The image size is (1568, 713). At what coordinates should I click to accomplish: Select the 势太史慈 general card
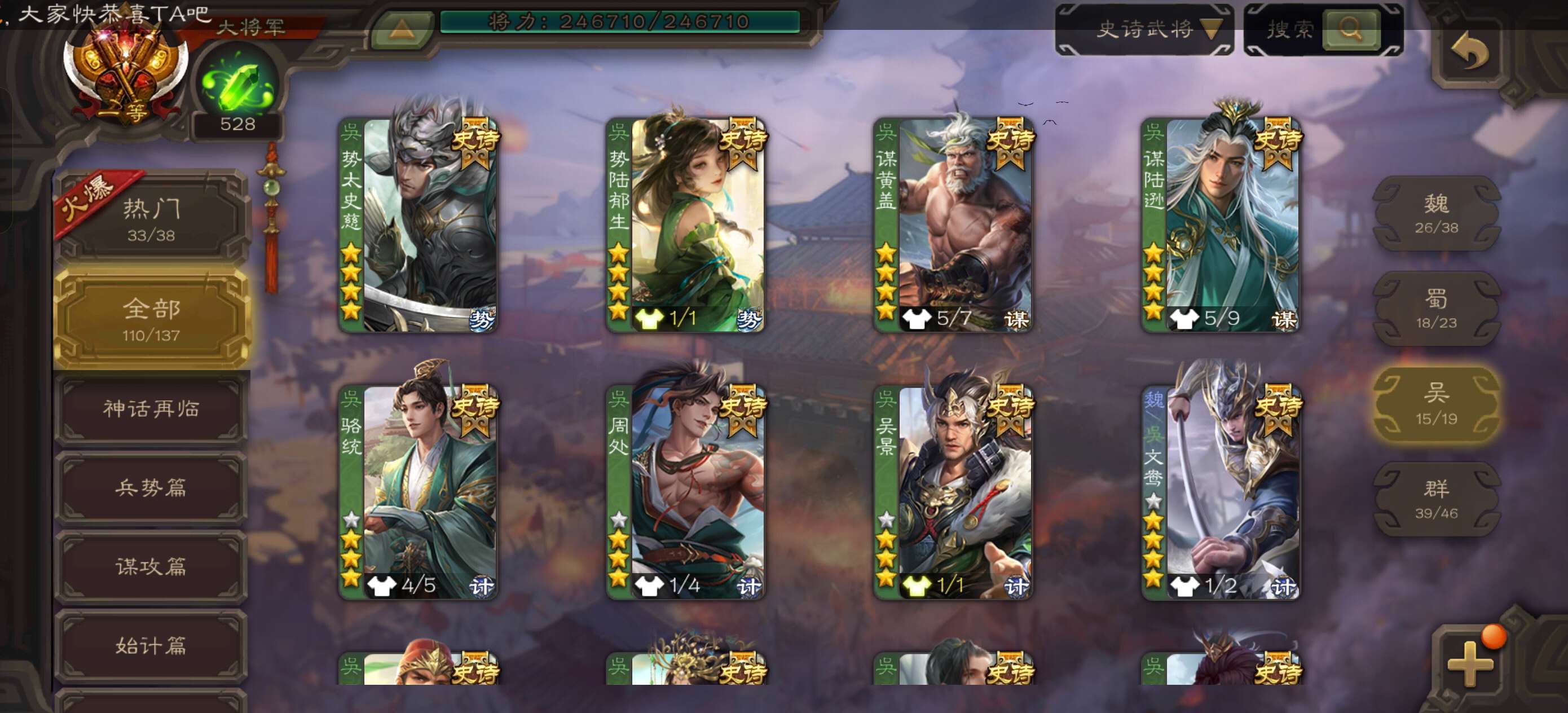pos(418,225)
